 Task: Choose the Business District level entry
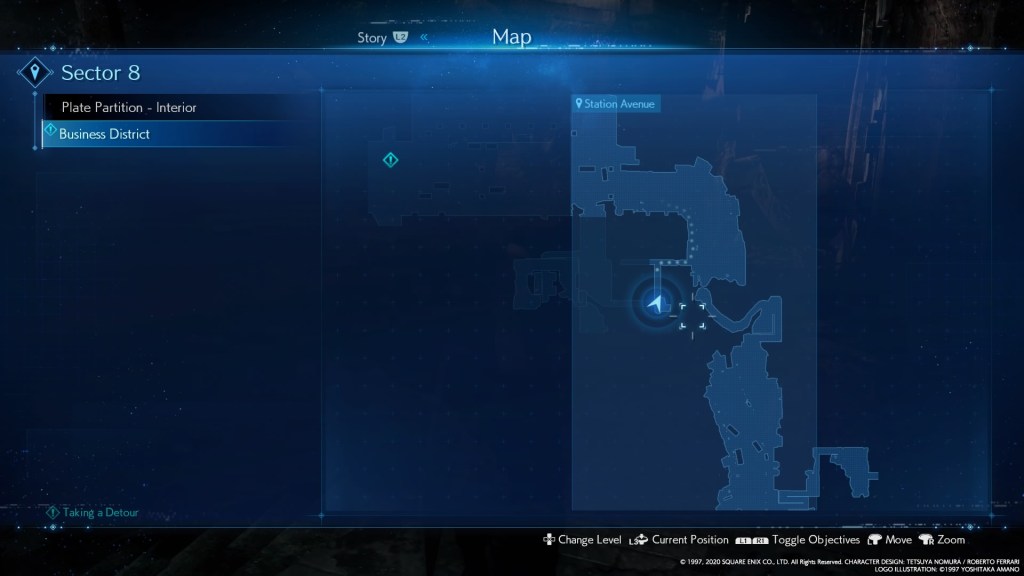(104, 134)
